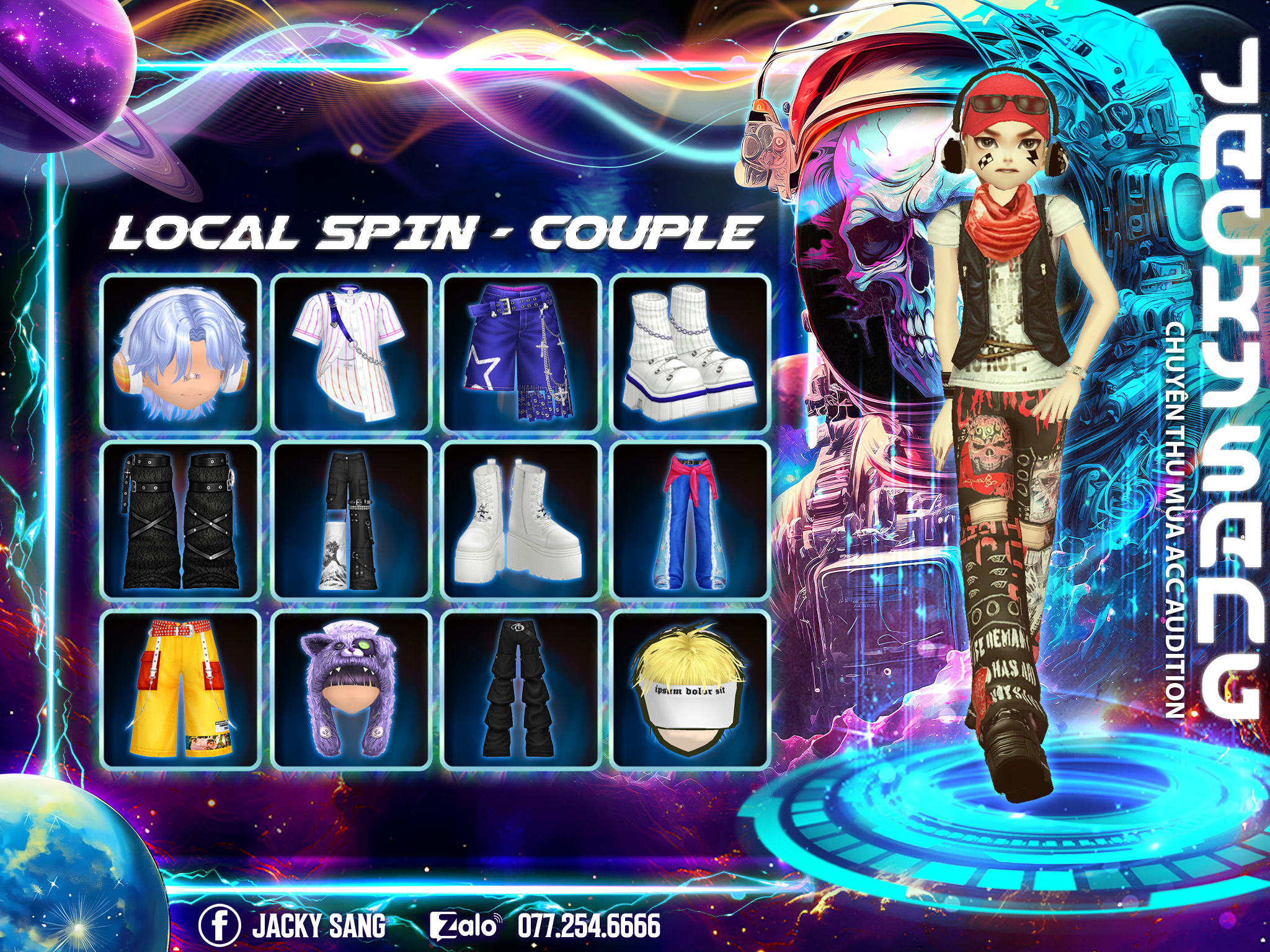The width and height of the screenshot is (1270, 952).
Task: Select the white platform lace-up boots
Action: 520,521
